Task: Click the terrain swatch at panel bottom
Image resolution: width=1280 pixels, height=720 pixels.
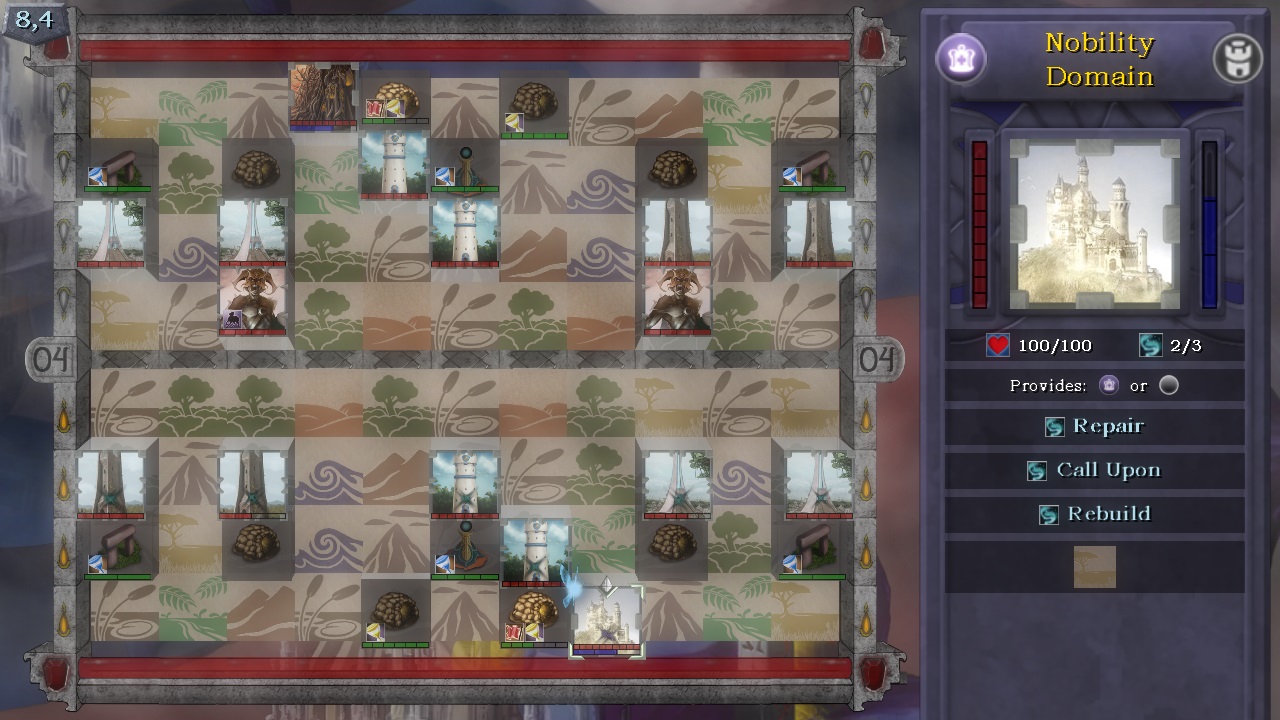Action: pos(1094,567)
